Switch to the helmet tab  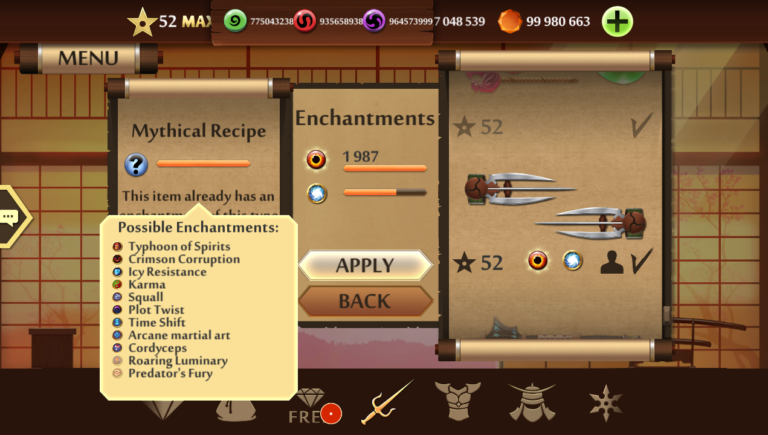point(530,402)
